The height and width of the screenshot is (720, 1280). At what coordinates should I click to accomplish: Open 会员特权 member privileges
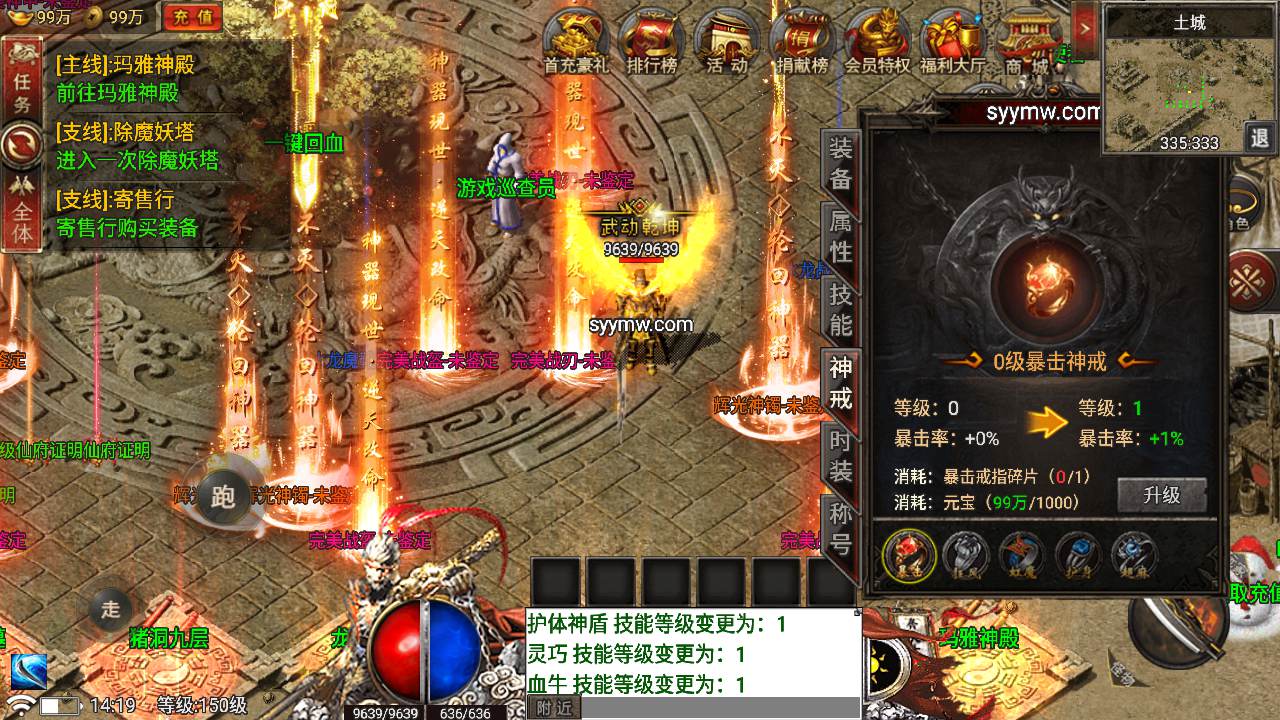[x=877, y=42]
